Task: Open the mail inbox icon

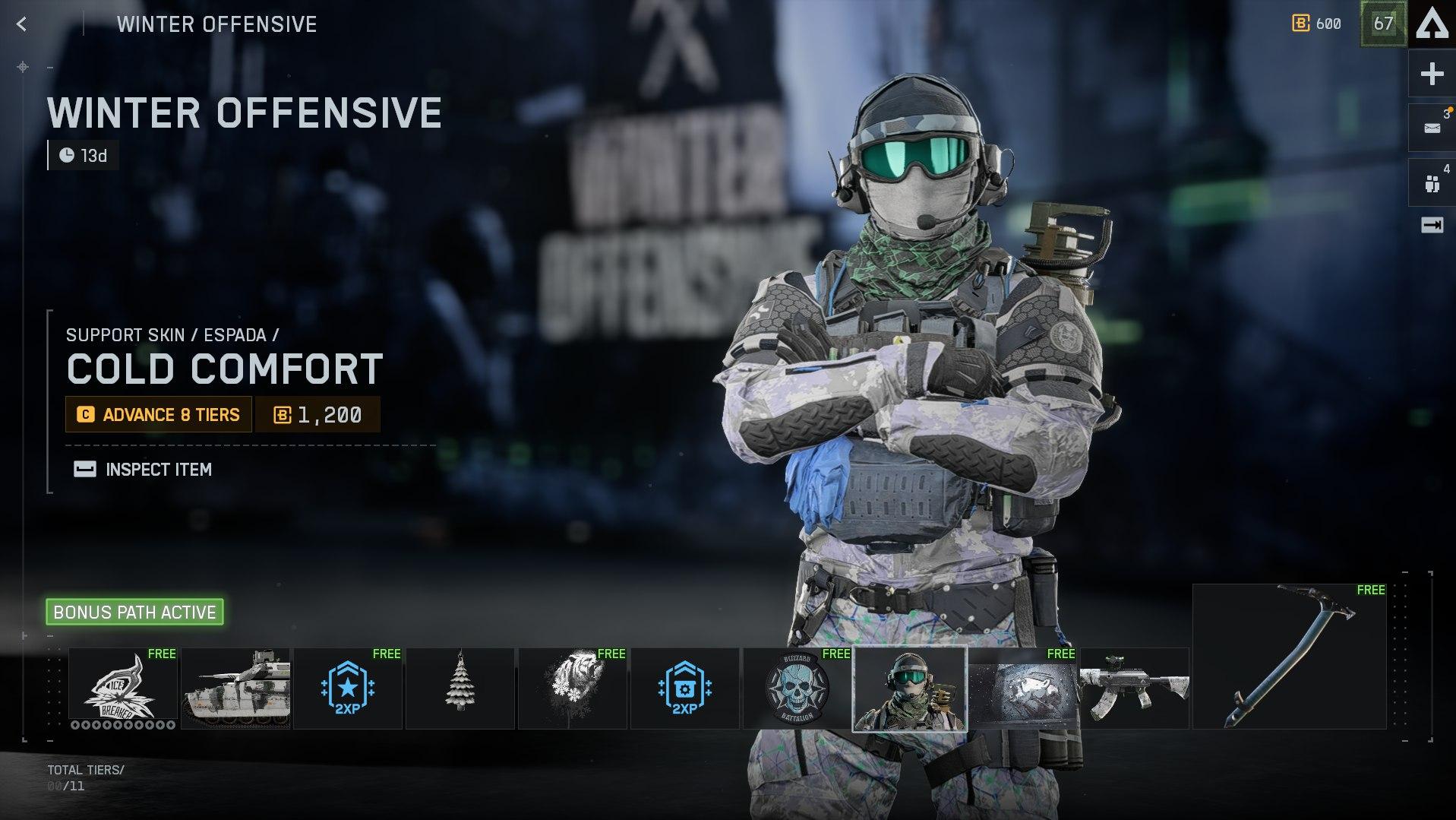Action: 1432,128
